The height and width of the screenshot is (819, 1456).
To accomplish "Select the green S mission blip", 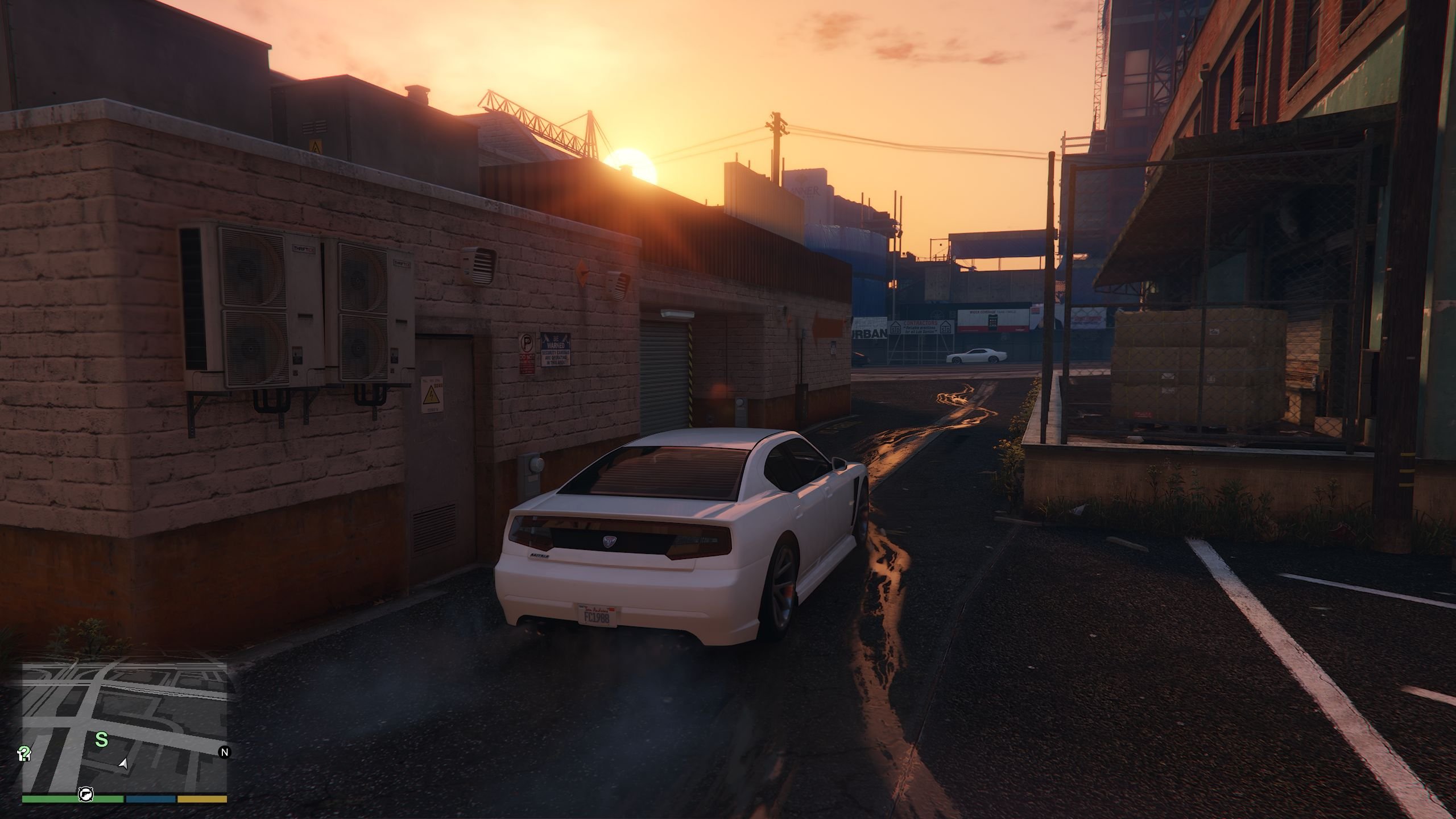I will 101,739.
